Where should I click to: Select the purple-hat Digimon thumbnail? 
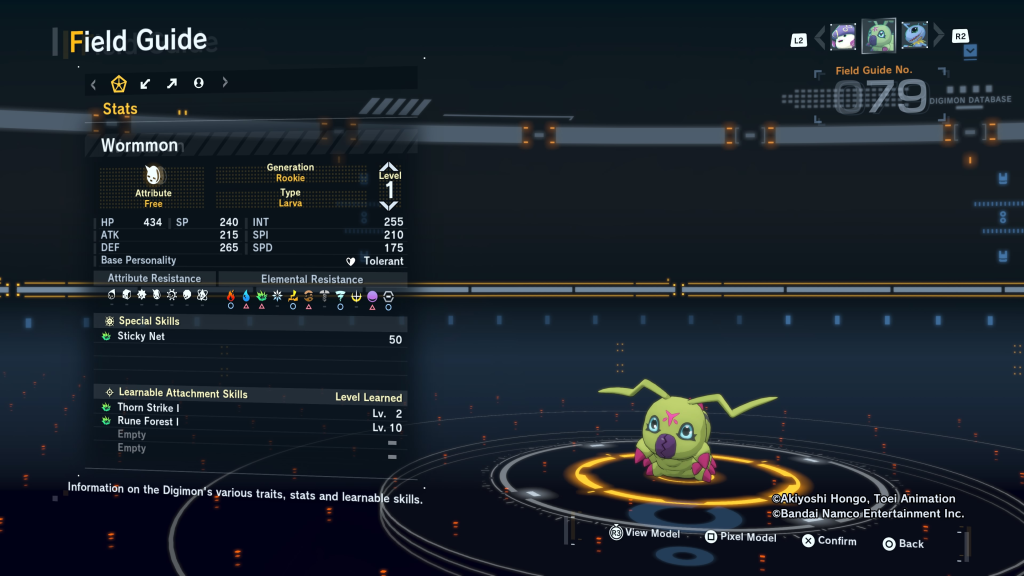coord(843,37)
